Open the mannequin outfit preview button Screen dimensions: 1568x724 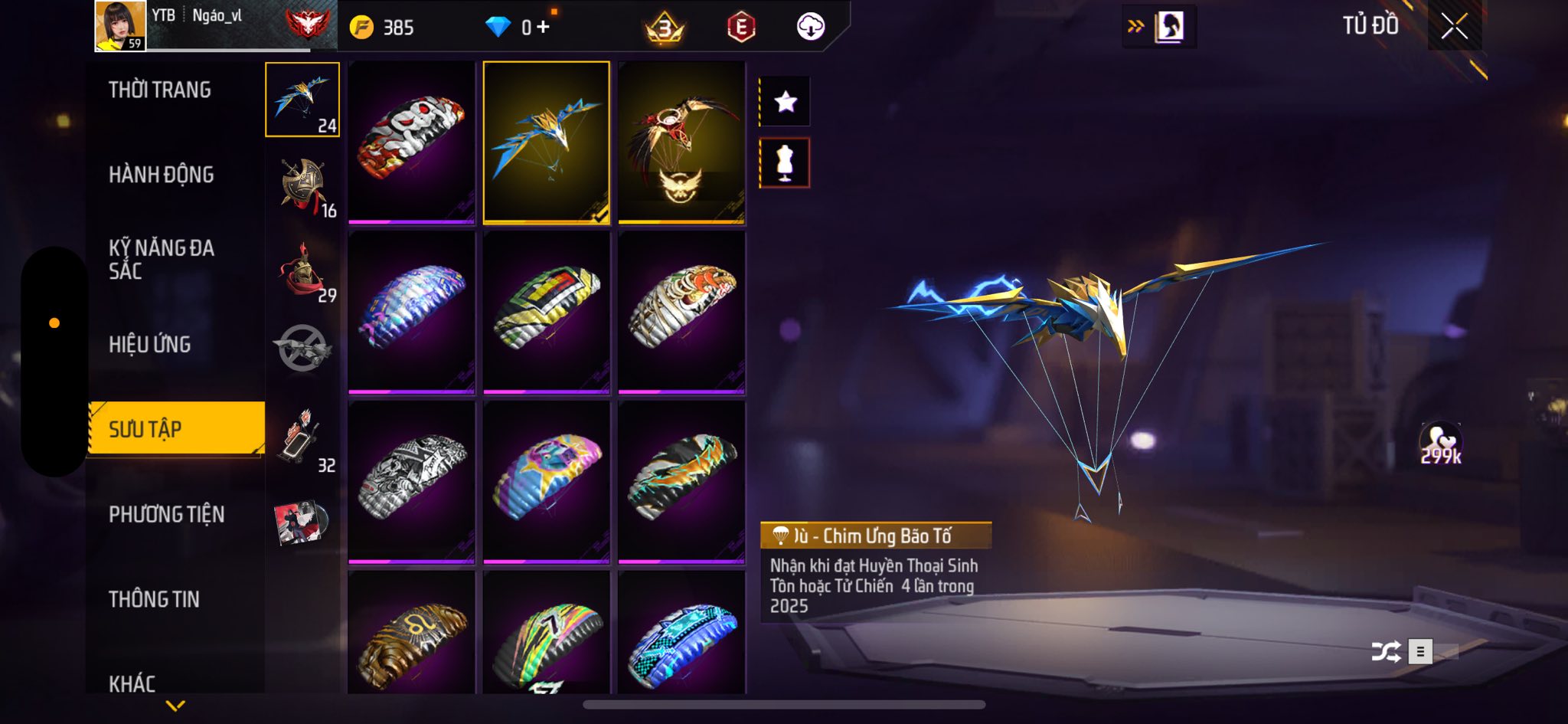[786, 163]
